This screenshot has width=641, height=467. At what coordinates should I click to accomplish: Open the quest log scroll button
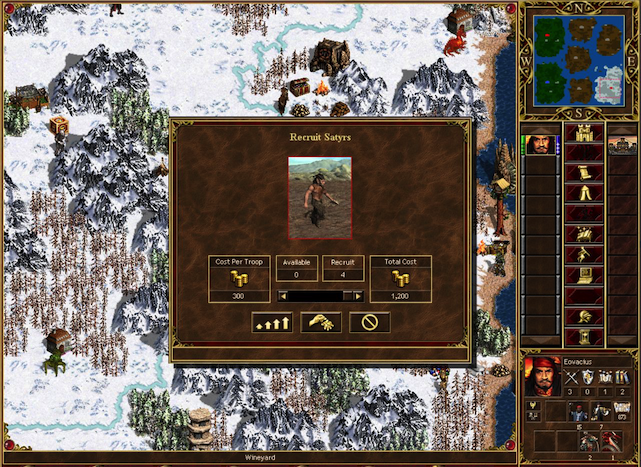(x=582, y=173)
